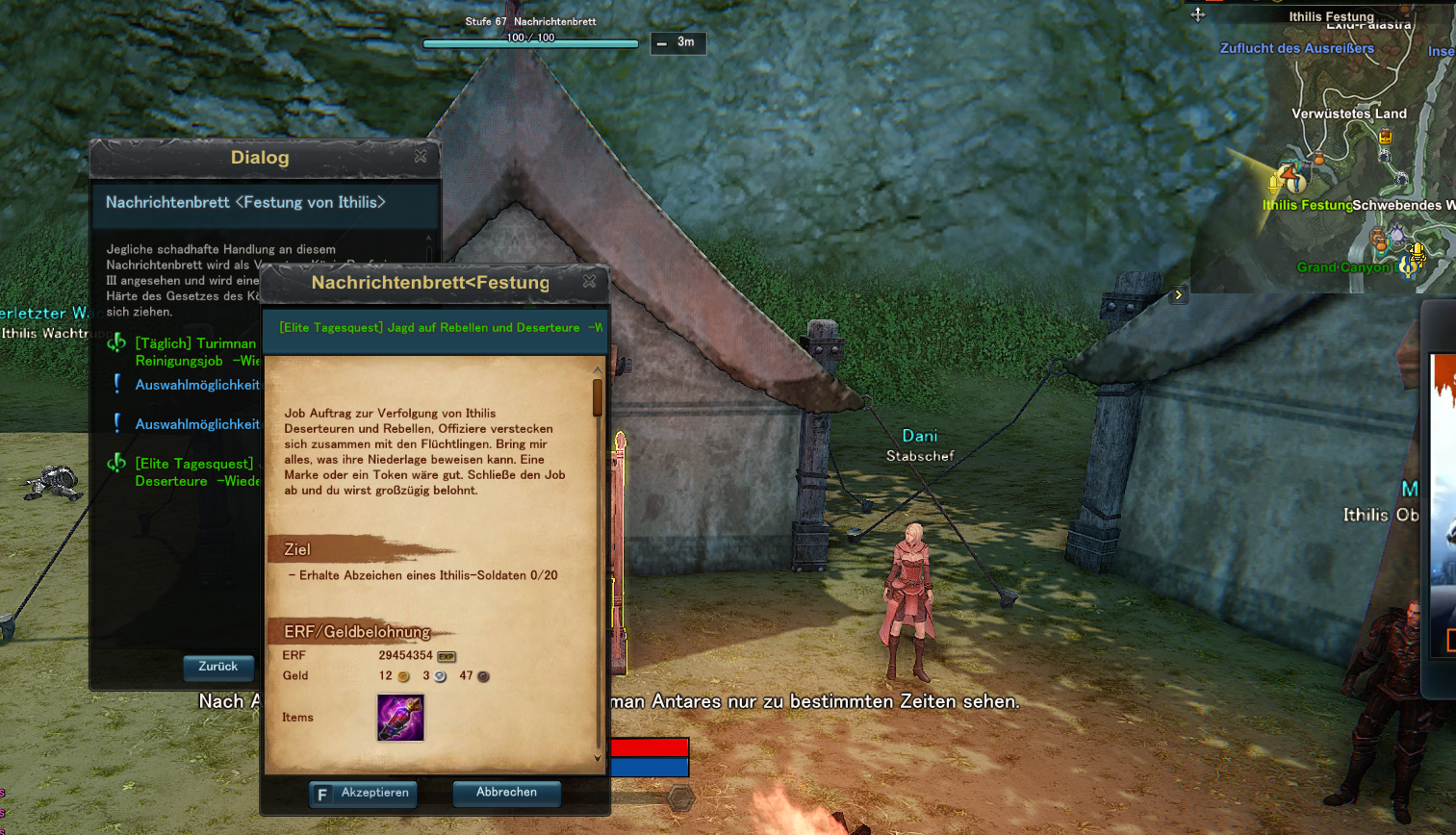Choose the Elite Tagesquest Deserteure entry
1456x835 pixels.
[195, 472]
